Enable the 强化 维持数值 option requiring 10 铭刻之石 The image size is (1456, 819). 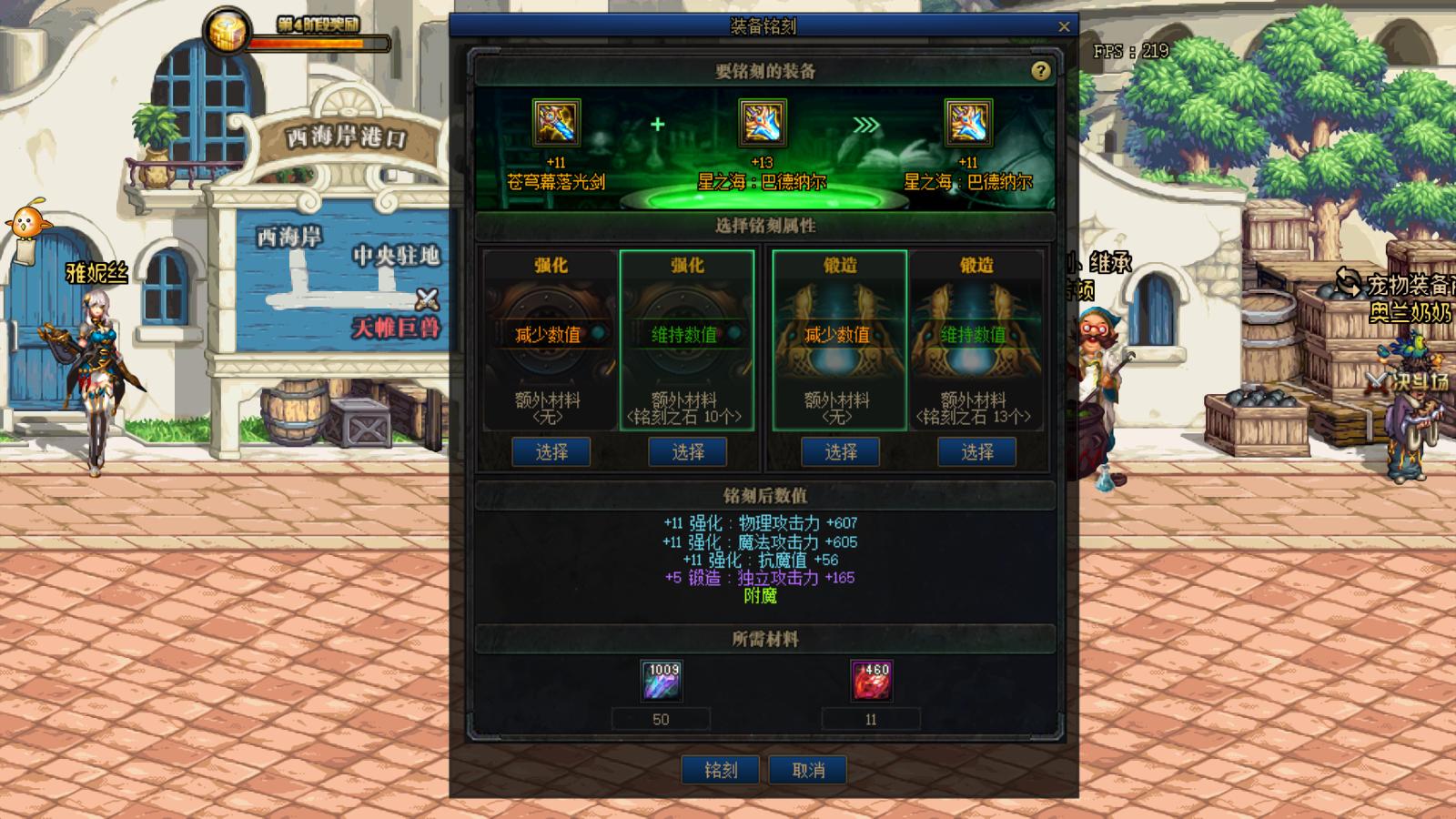687,335
